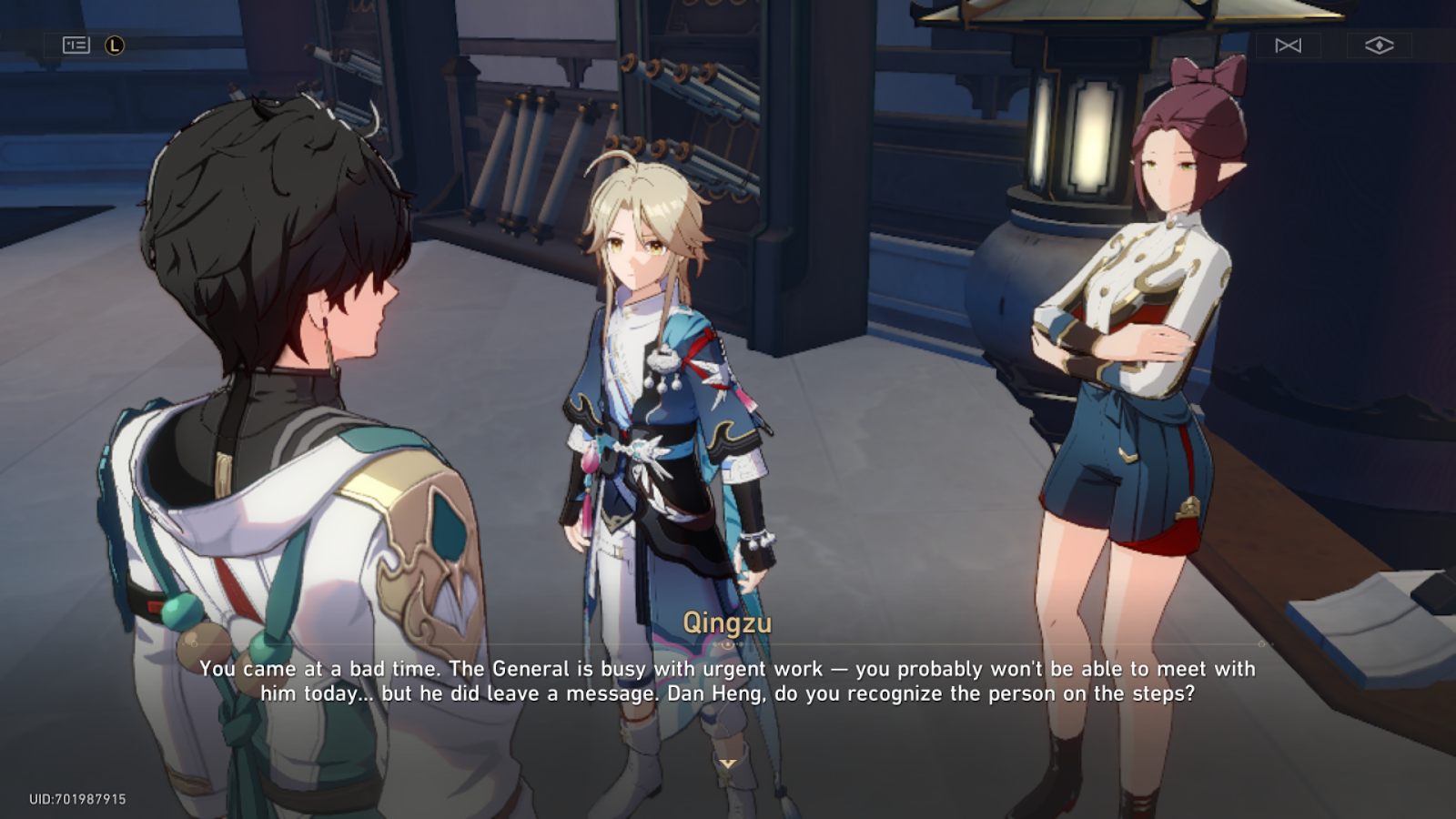
Task: Advance dialogue with the yellow down arrow
Action: pyautogui.click(x=727, y=764)
